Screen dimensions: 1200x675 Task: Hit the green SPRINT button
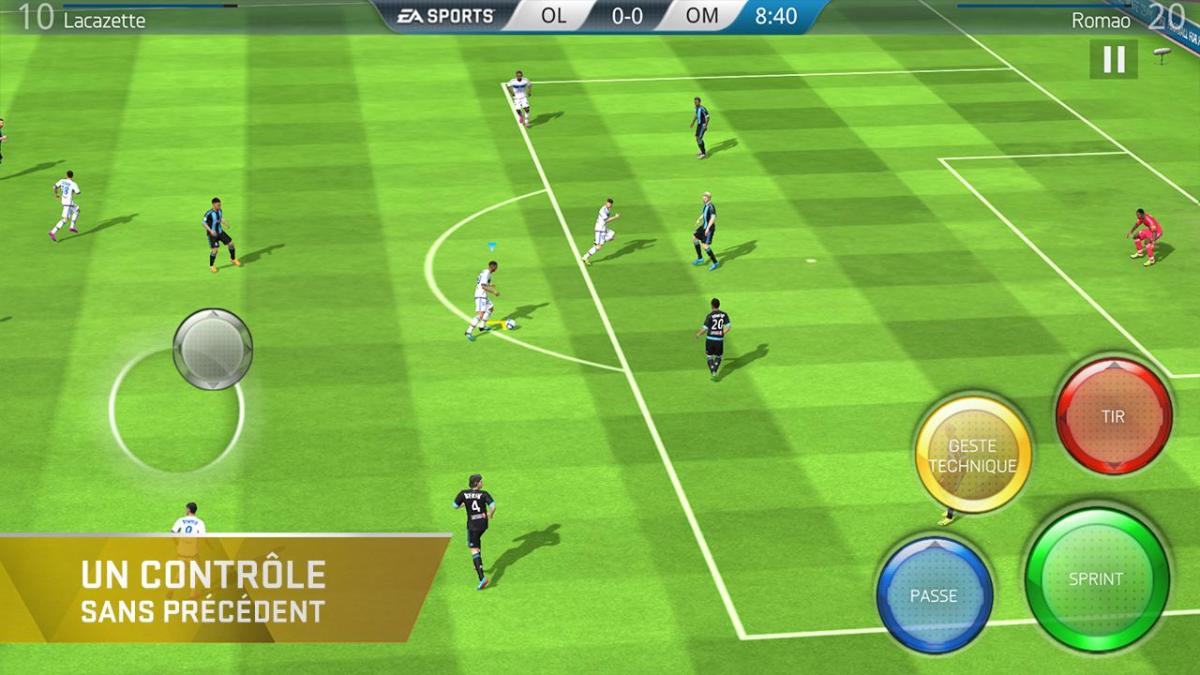coord(1096,579)
